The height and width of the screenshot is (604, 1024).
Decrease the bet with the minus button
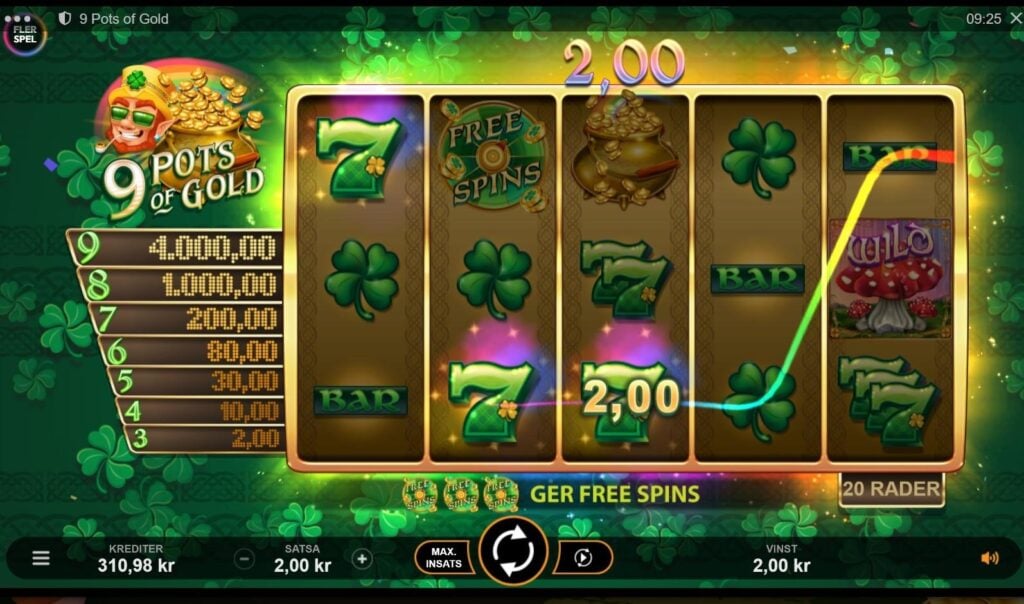(x=245, y=559)
